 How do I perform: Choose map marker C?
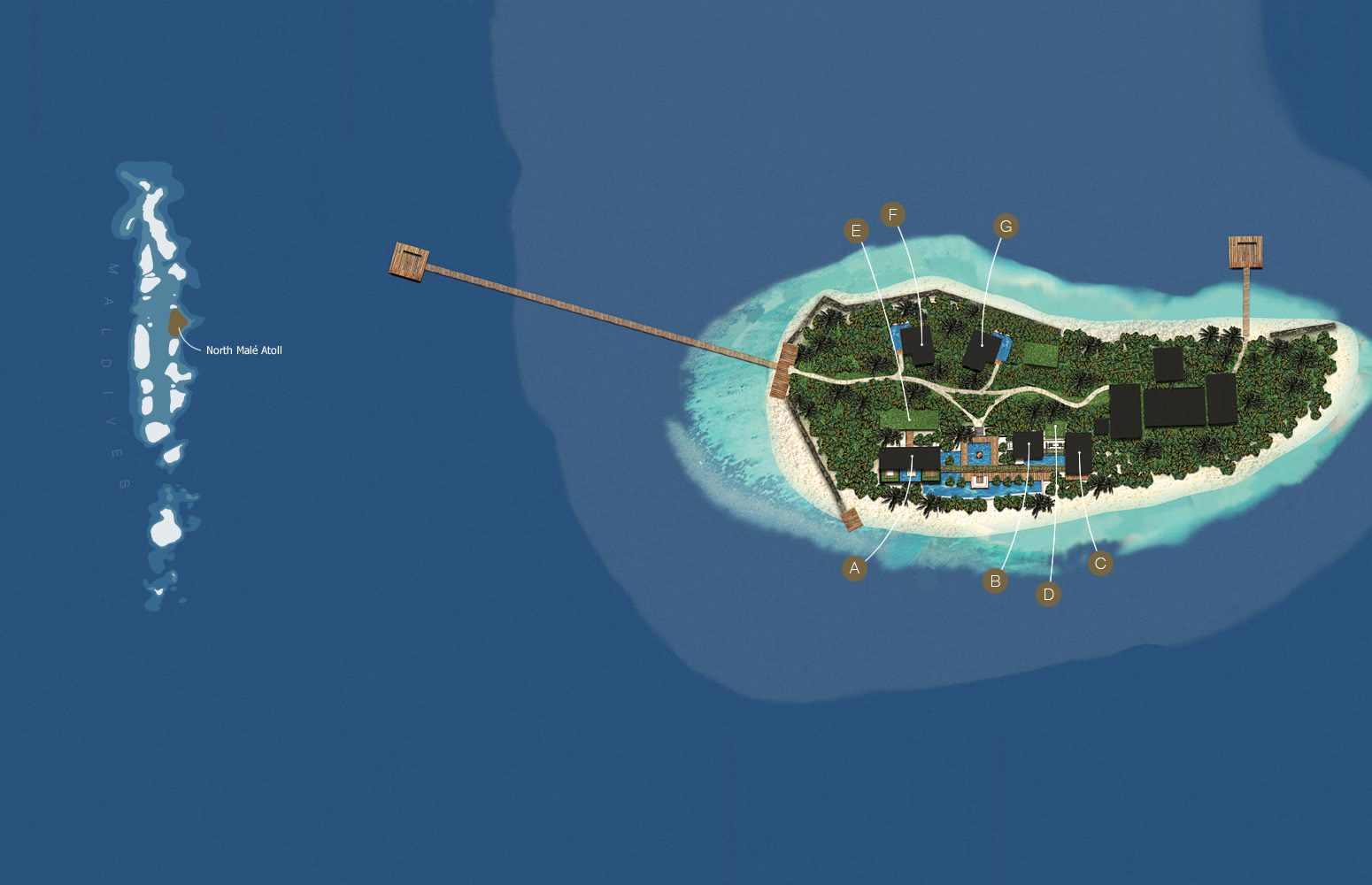(1100, 564)
